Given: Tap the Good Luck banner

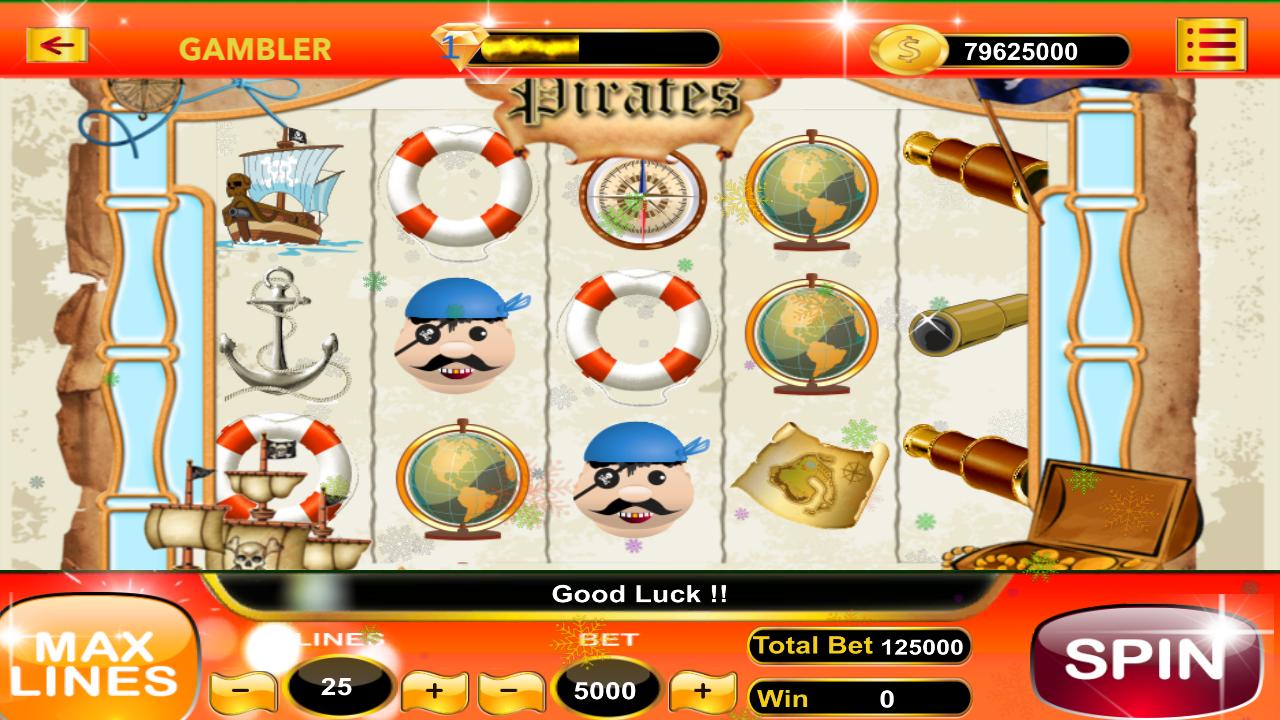Looking at the screenshot, I should coord(640,593).
